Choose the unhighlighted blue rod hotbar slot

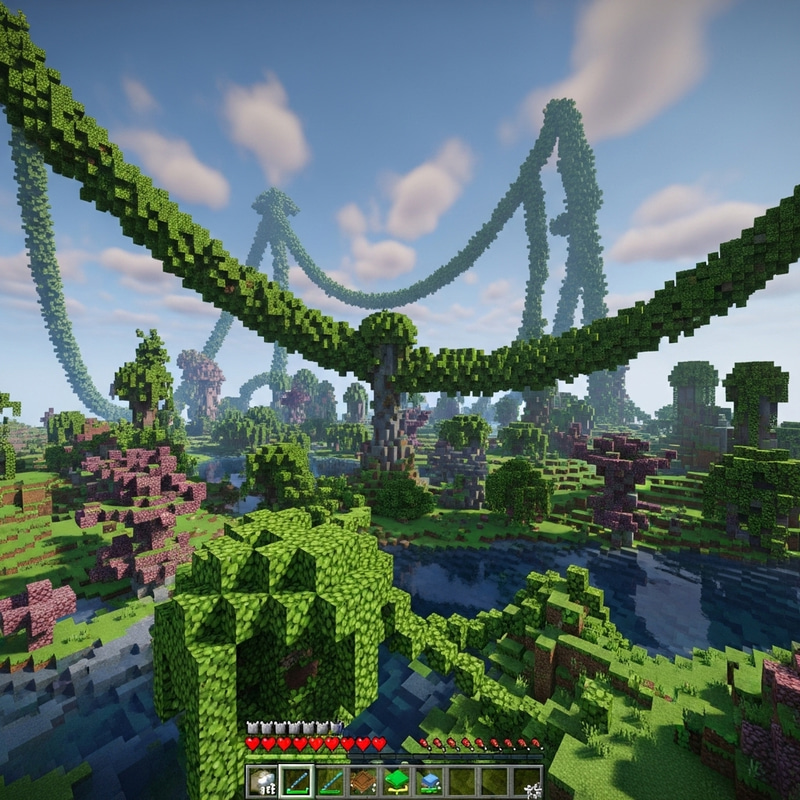[x=330, y=781]
